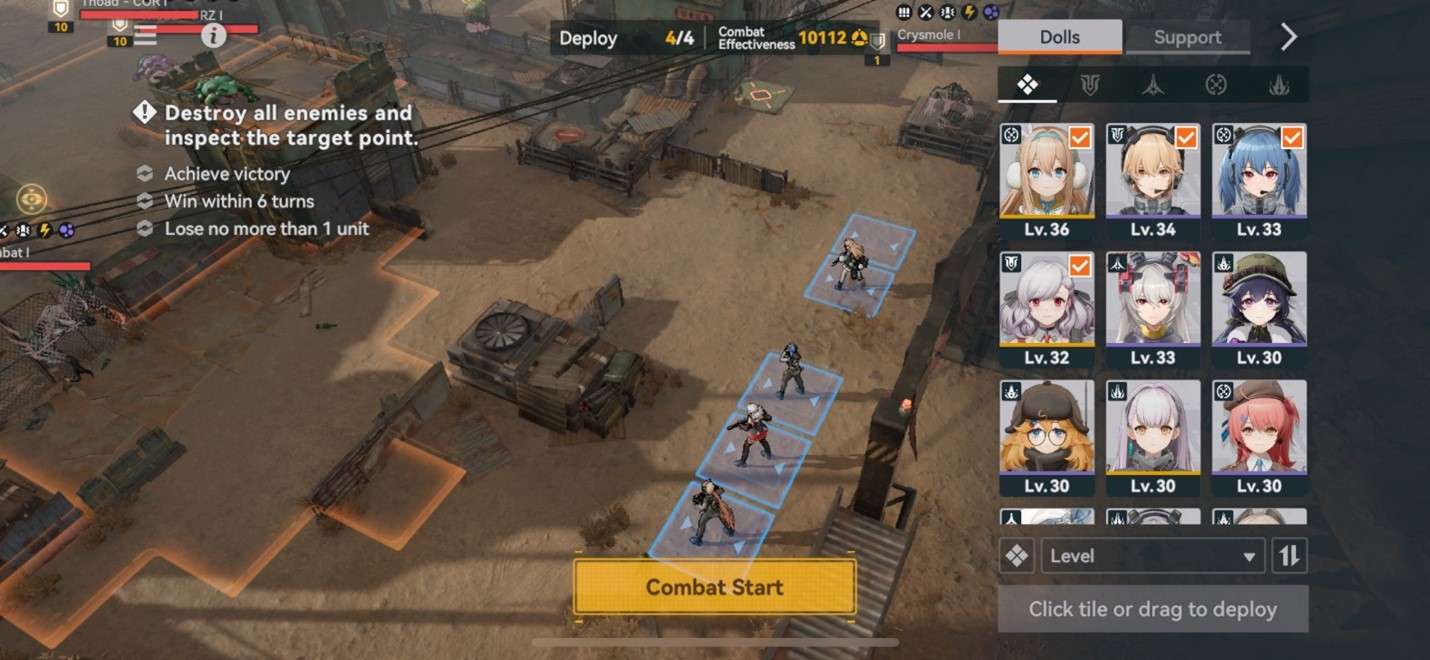Choose the Lv.33 blue-haired doll
The width and height of the screenshot is (1430, 660).
pos(1258,181)
